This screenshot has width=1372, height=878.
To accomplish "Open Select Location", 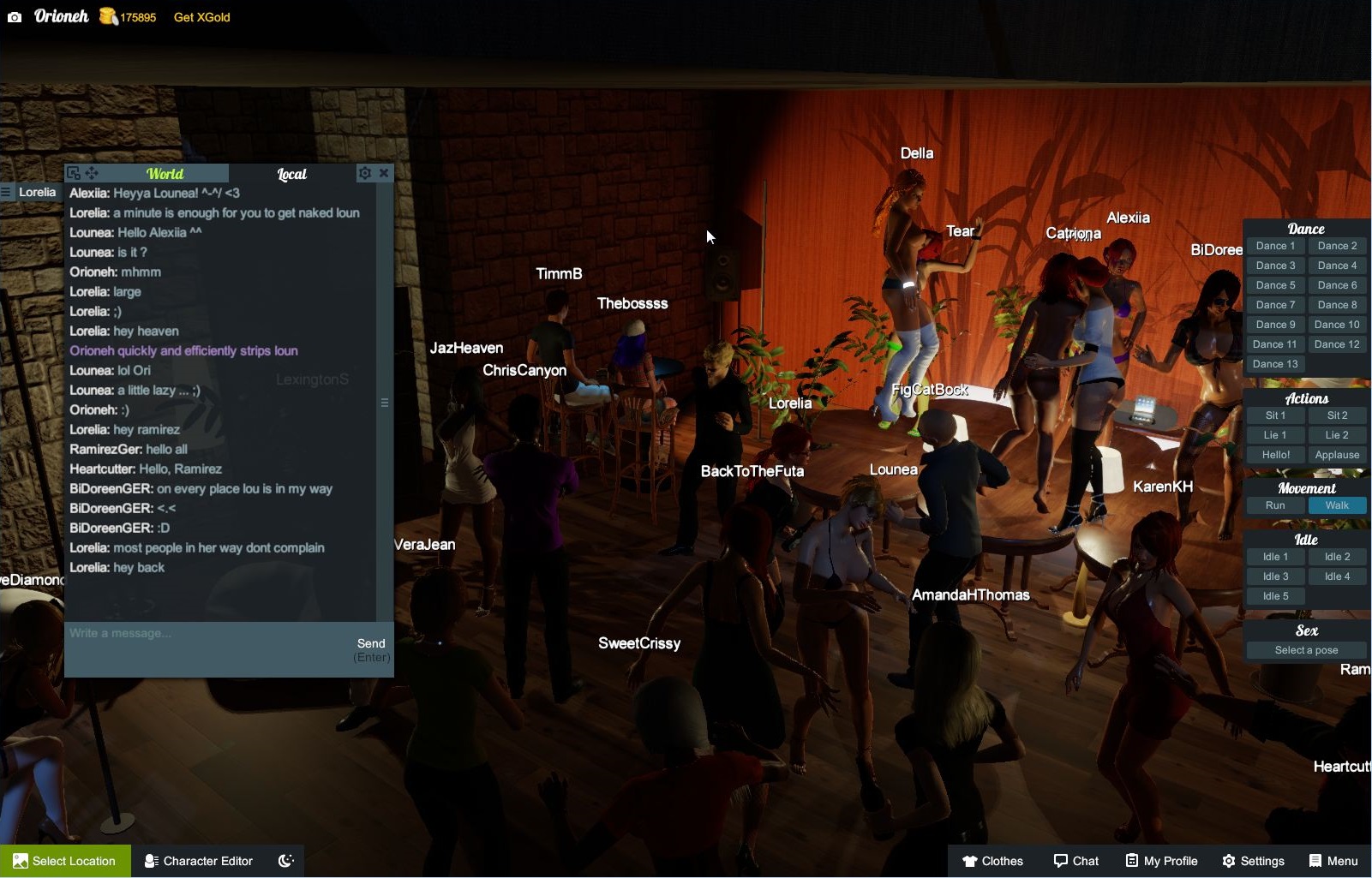I will click(64, 860).
